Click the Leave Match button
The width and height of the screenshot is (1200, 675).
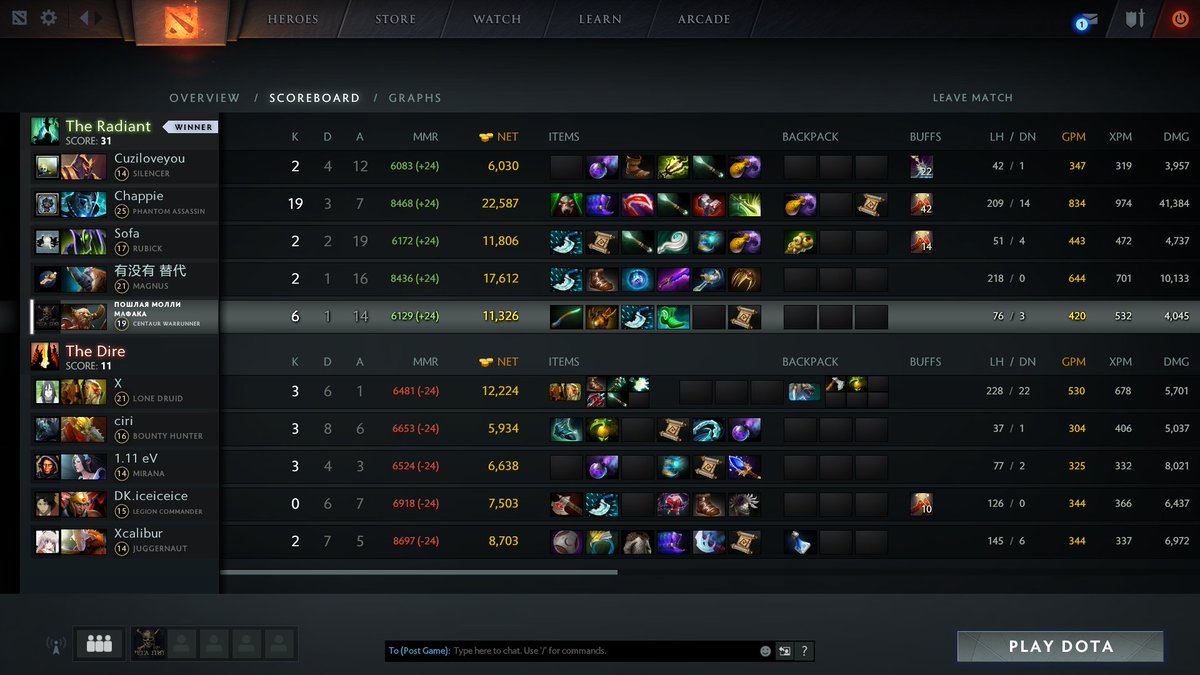pyautogui.click(x=972, y=98)
